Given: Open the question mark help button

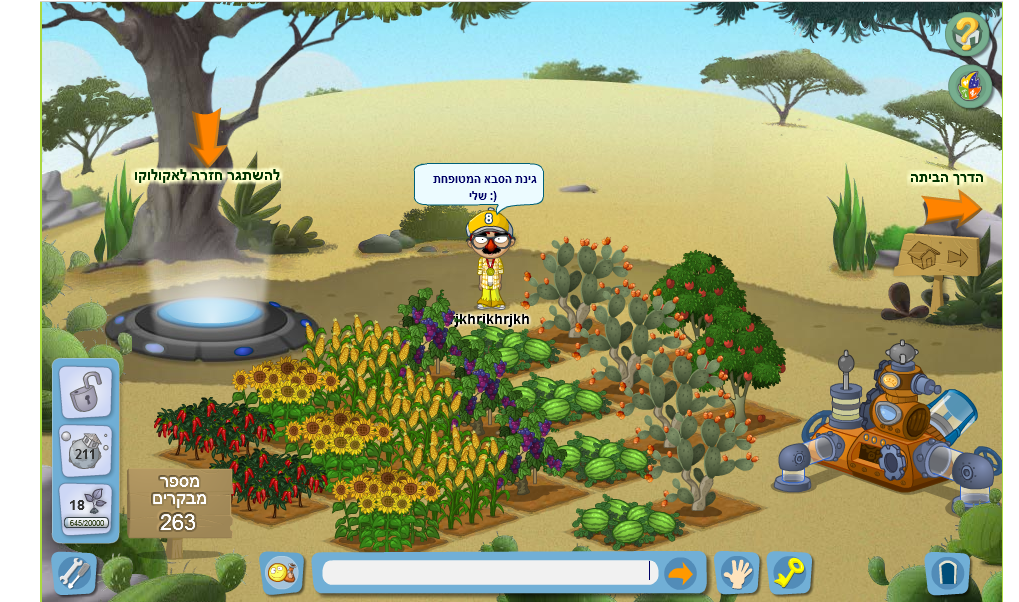Looking at the screenshot, I should tap(967, 34).
